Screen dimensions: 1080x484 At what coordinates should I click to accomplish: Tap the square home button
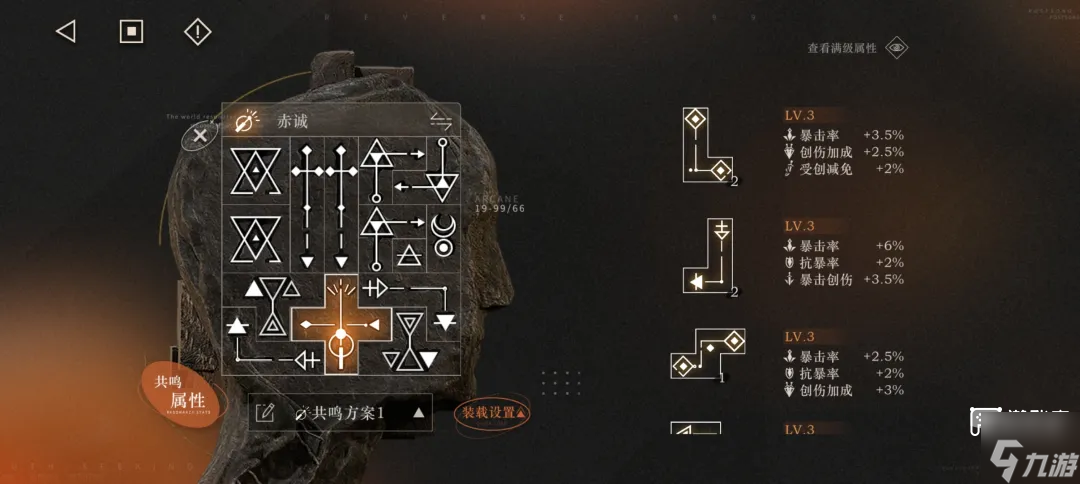point(132,32)
